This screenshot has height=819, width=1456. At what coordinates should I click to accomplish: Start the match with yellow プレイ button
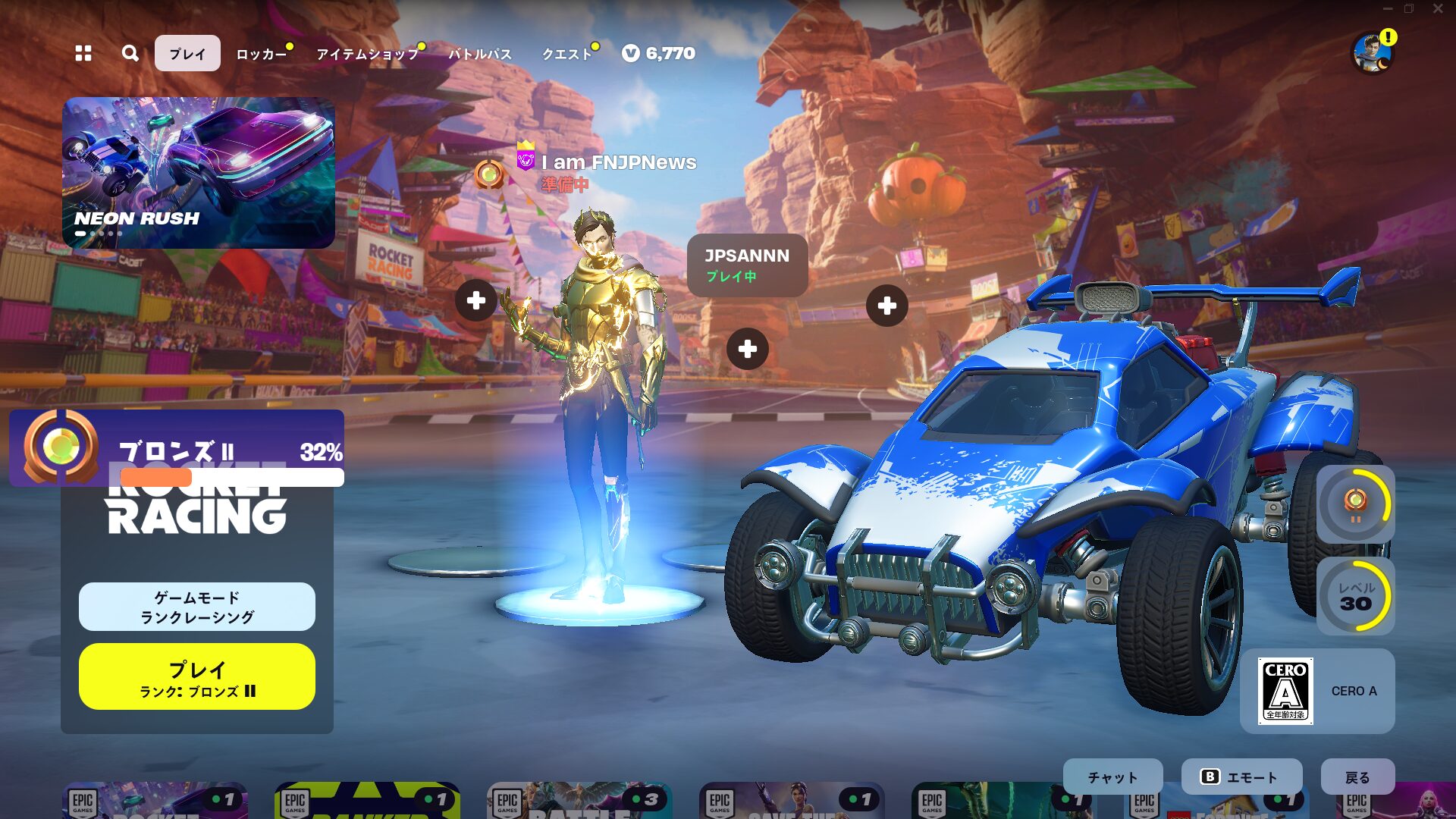[197, 676]
